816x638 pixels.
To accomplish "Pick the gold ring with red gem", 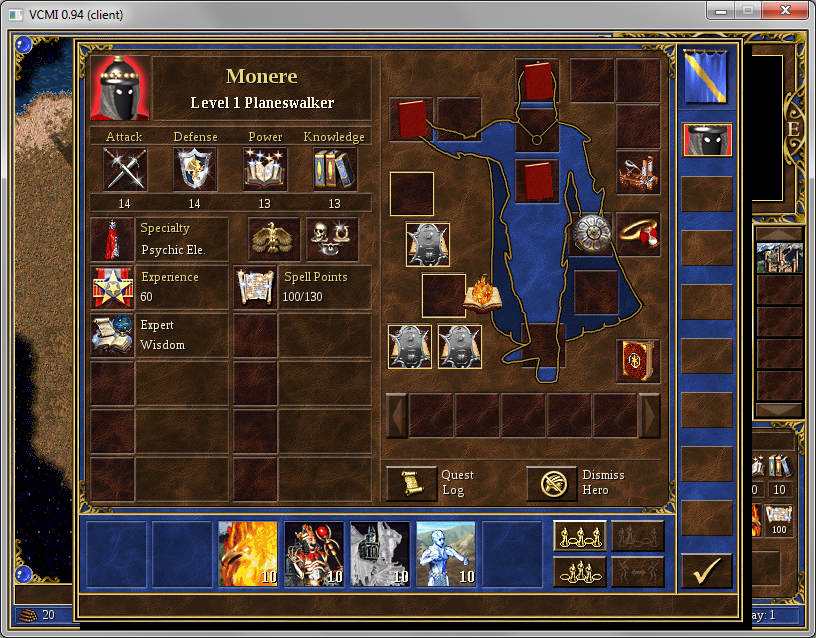I will click(637, 234).
